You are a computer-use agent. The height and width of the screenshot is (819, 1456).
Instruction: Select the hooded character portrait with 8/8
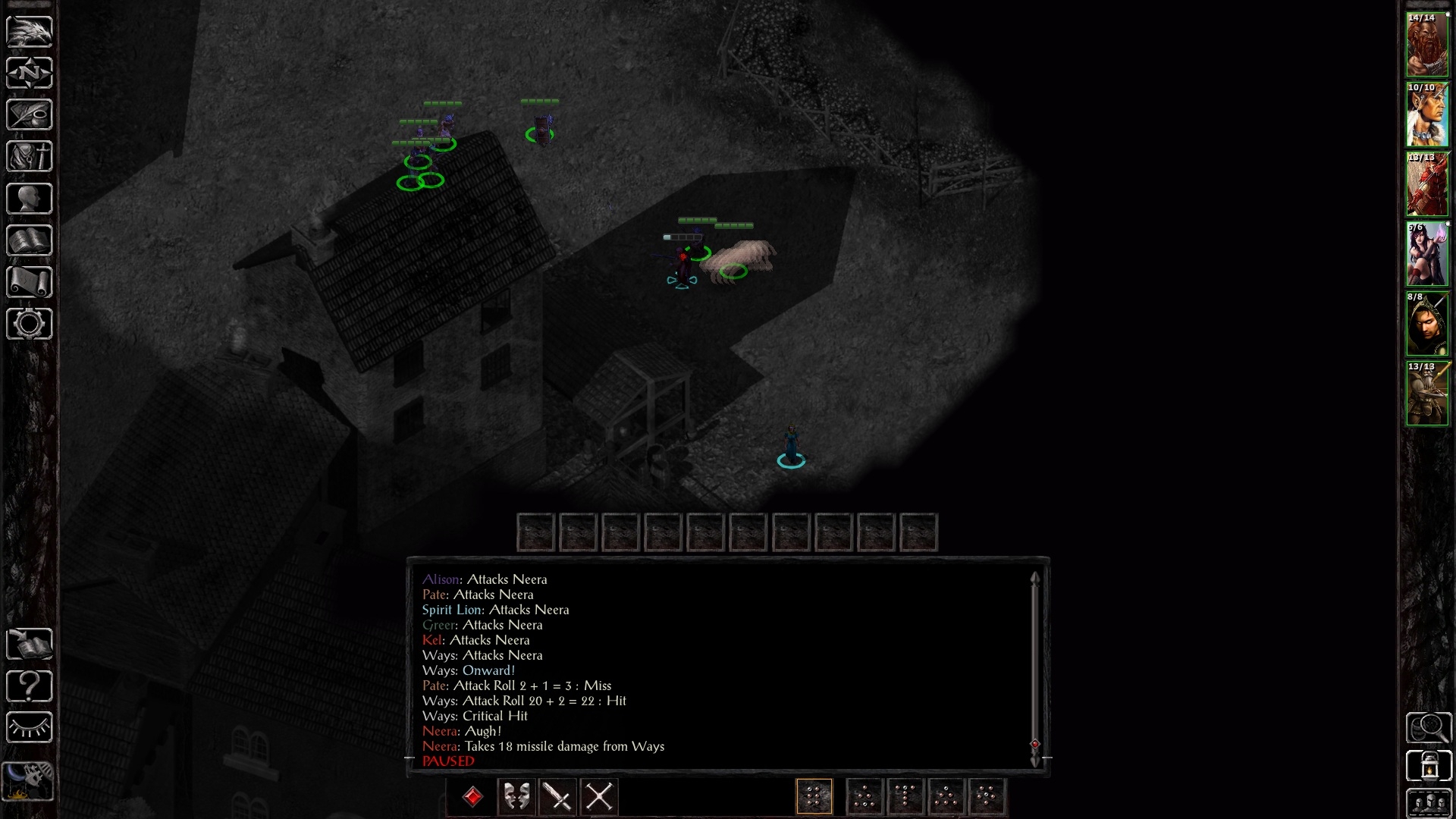(x=1427, y=325)
